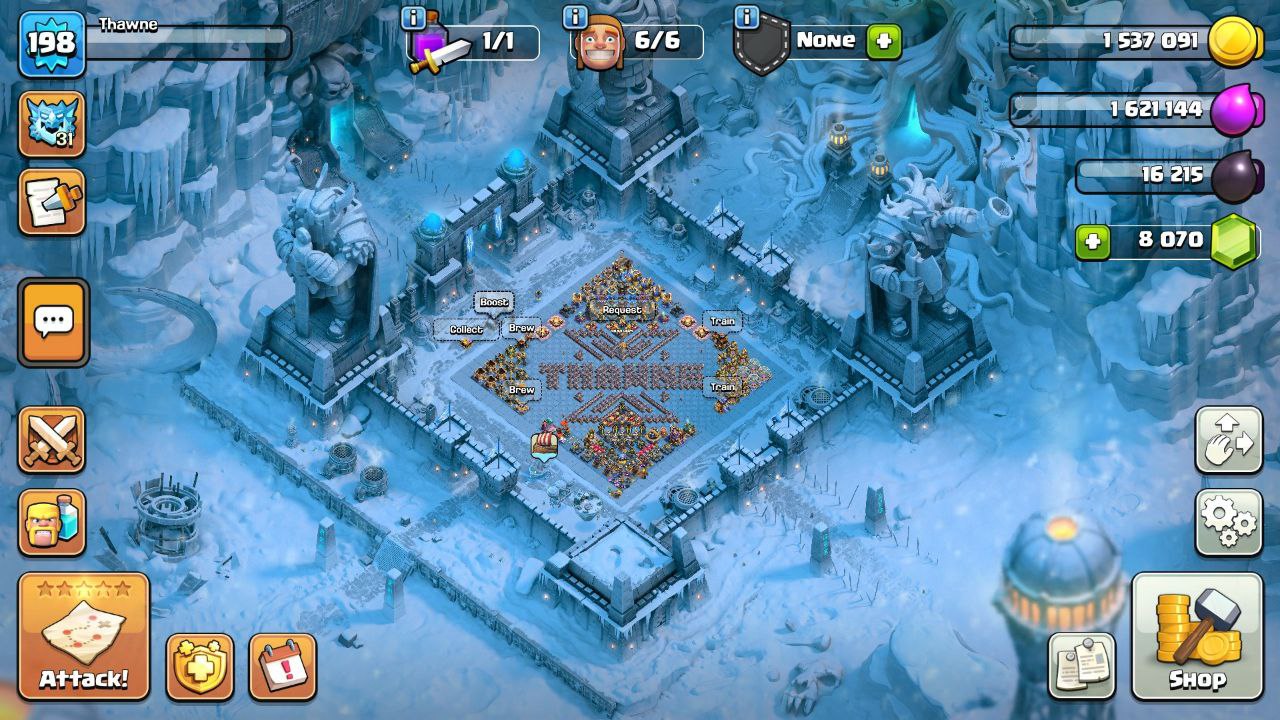Tap the Collect bubble over the base
The height and width of the screenshot is (720, 1280).
tap(466, 329)
